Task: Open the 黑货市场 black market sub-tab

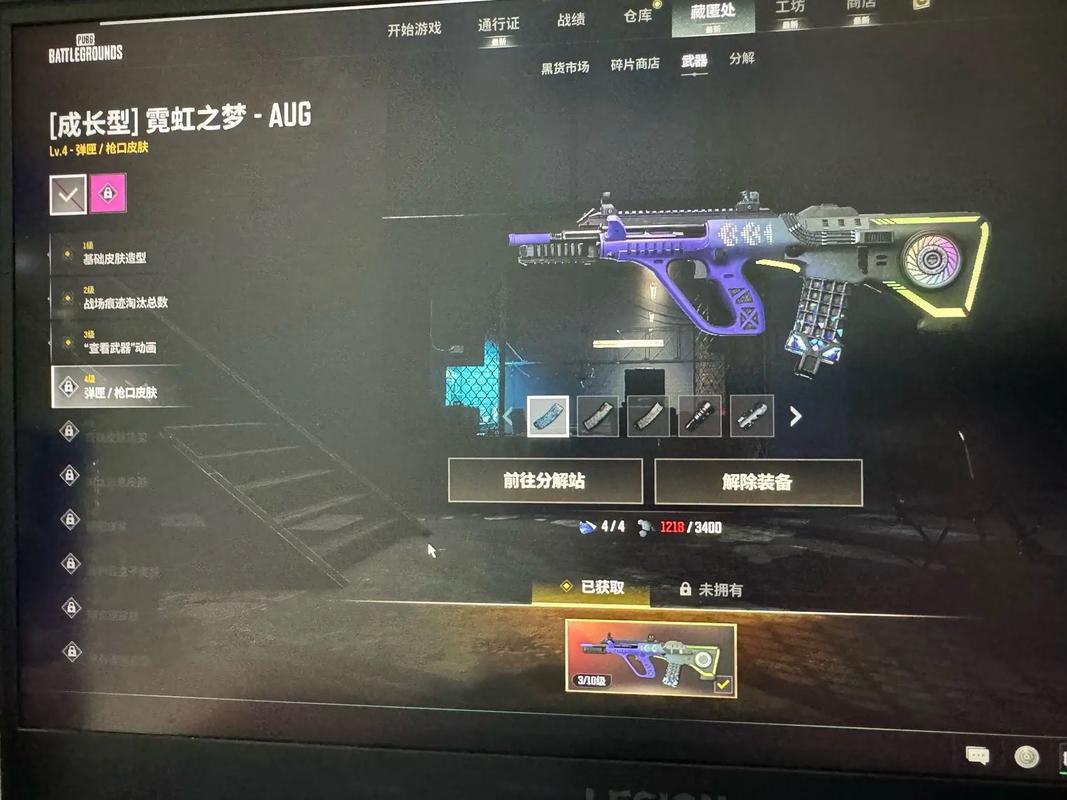Action: point(565,67)
